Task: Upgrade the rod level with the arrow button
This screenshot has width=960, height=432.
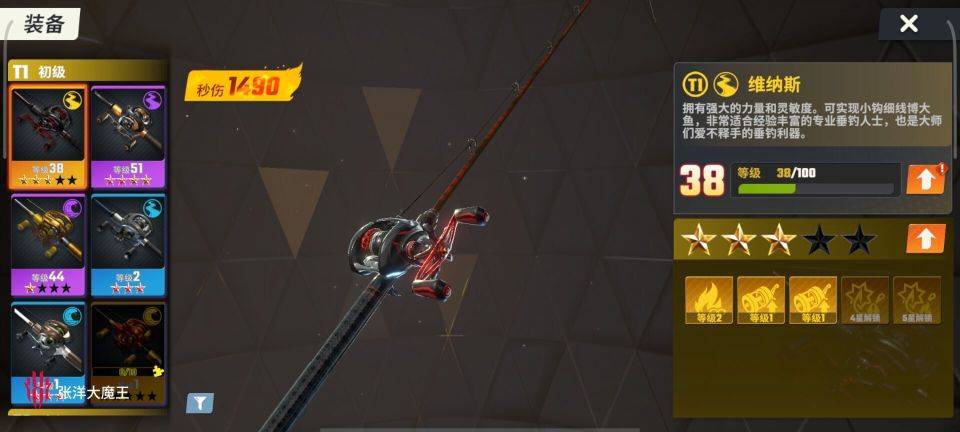Action: pos(925,179)
